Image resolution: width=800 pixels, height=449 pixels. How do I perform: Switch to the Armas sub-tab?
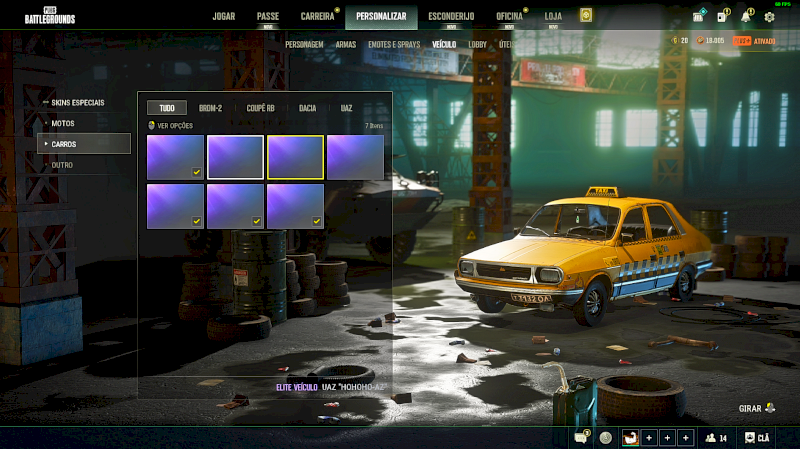point(346,45)
